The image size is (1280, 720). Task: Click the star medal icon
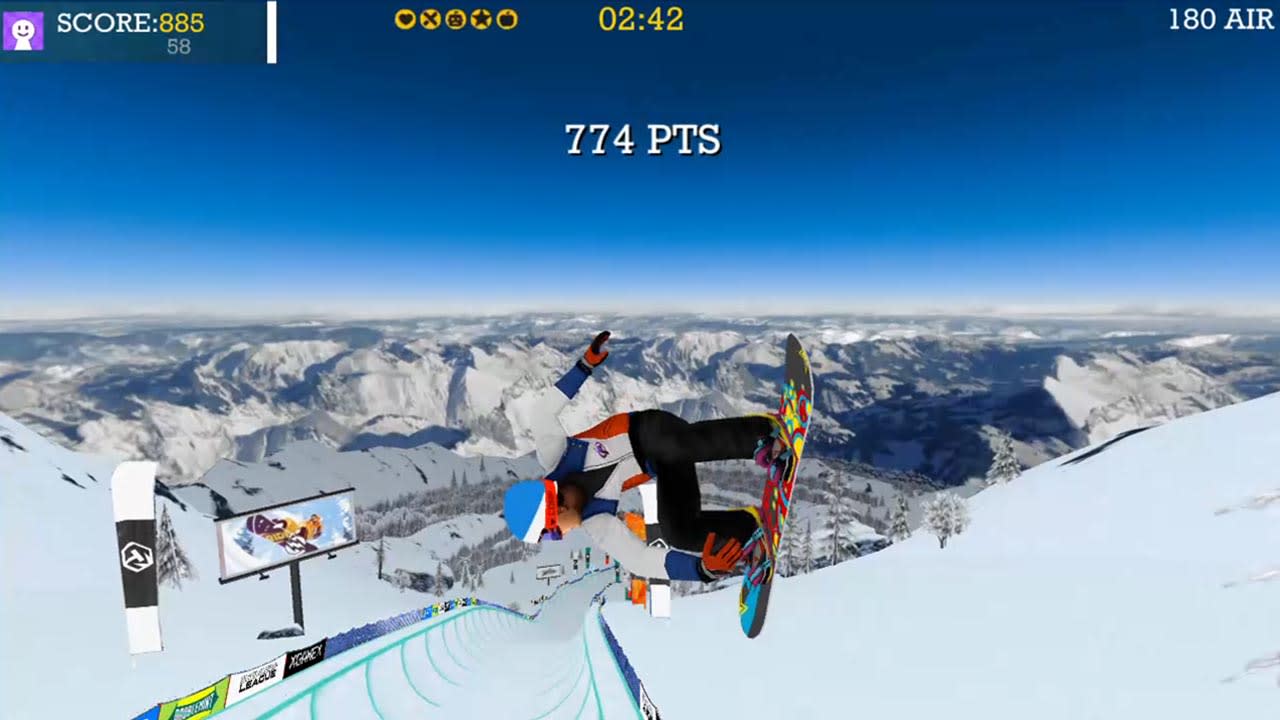pos(482,18)
